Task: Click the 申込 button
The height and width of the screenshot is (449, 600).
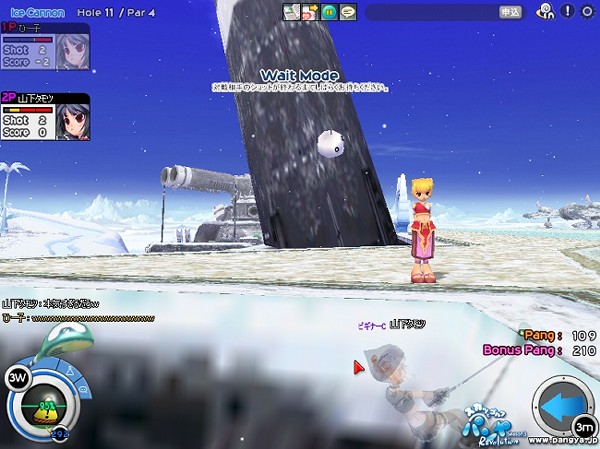Action: [x=509, y=12]
